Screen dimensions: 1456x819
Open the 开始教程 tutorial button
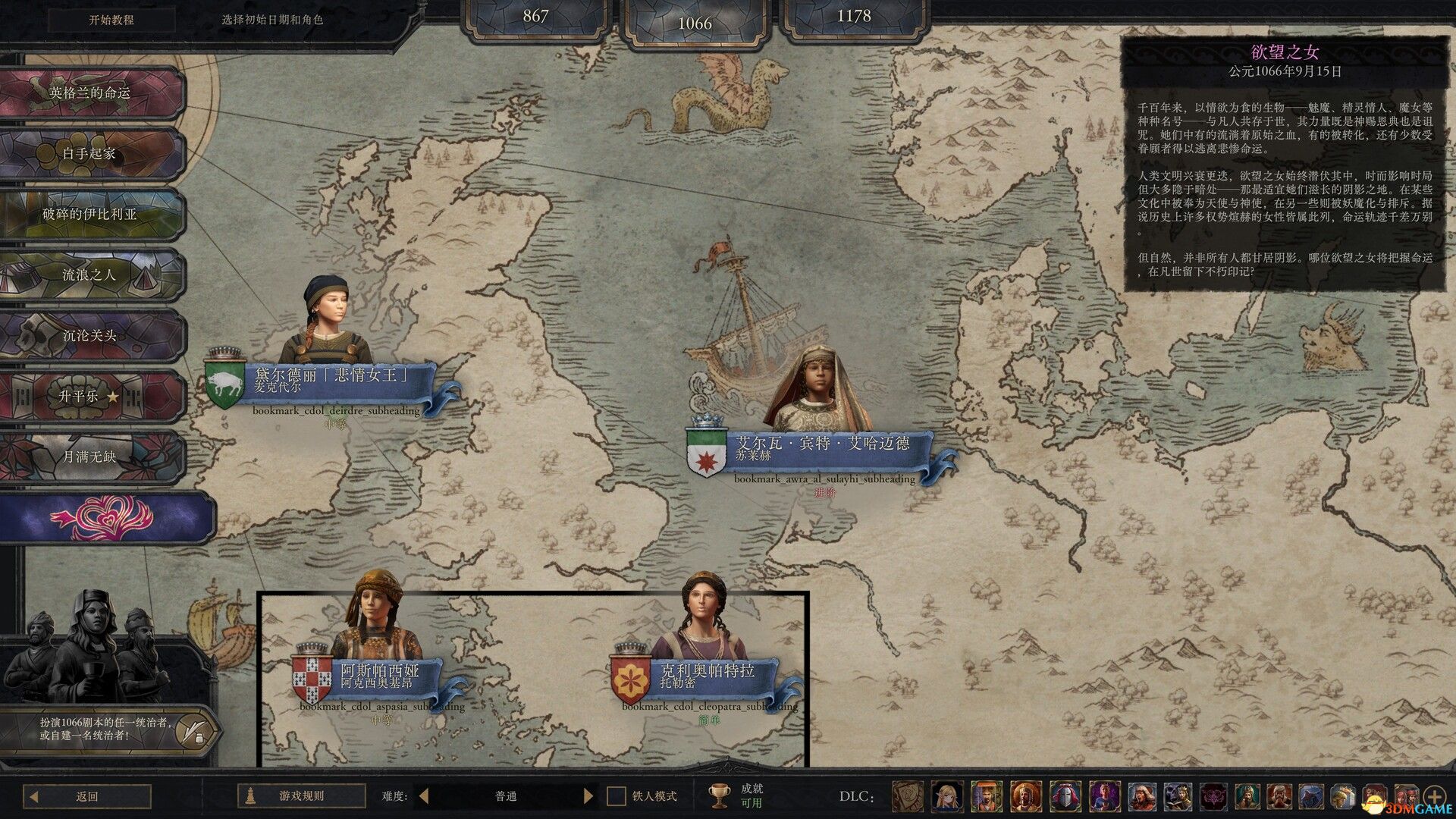111,20
